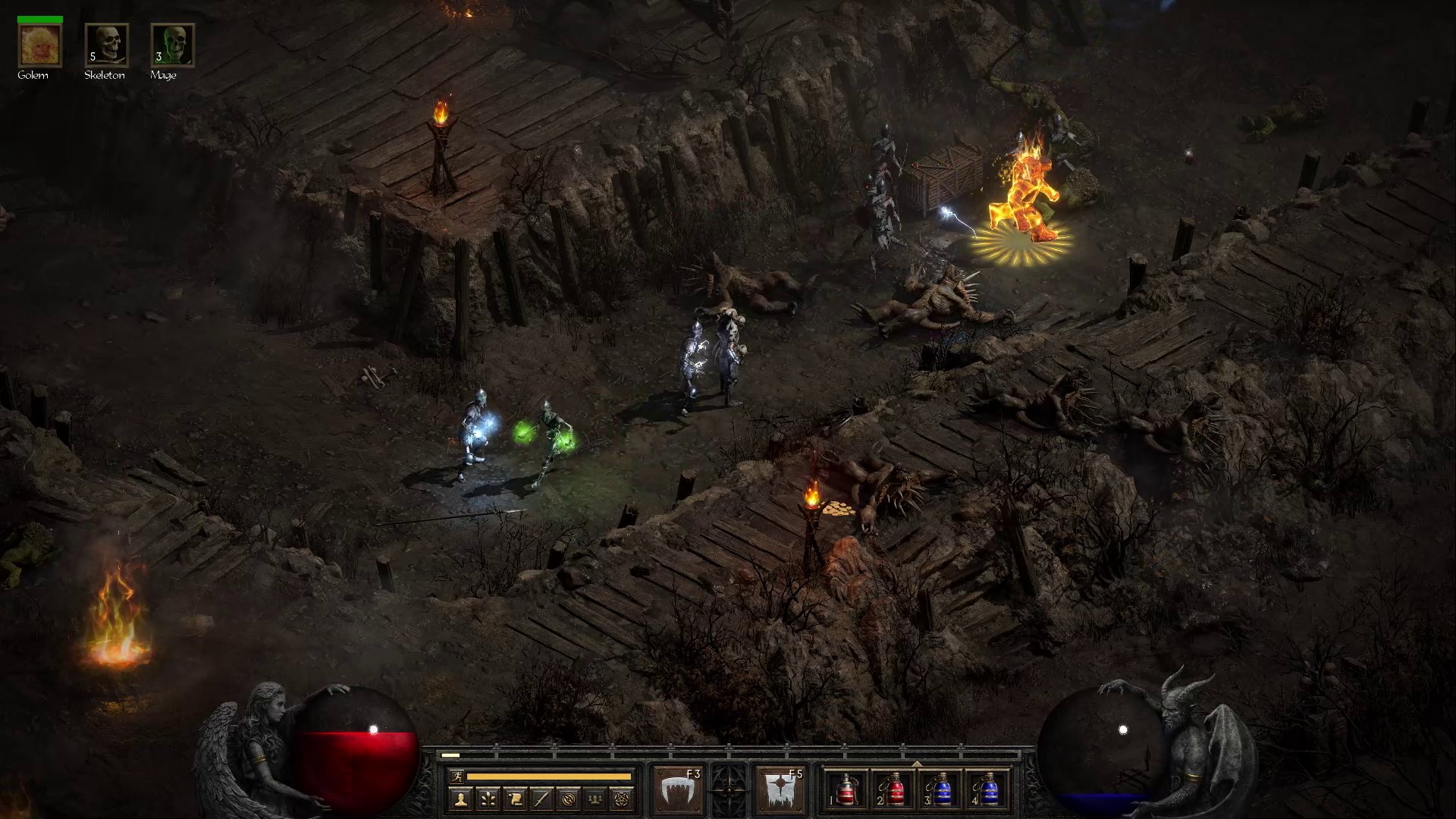This screenshot has height=819, width=1456.
Task: Open the skill tree branch button
Action: click(488, 799)
